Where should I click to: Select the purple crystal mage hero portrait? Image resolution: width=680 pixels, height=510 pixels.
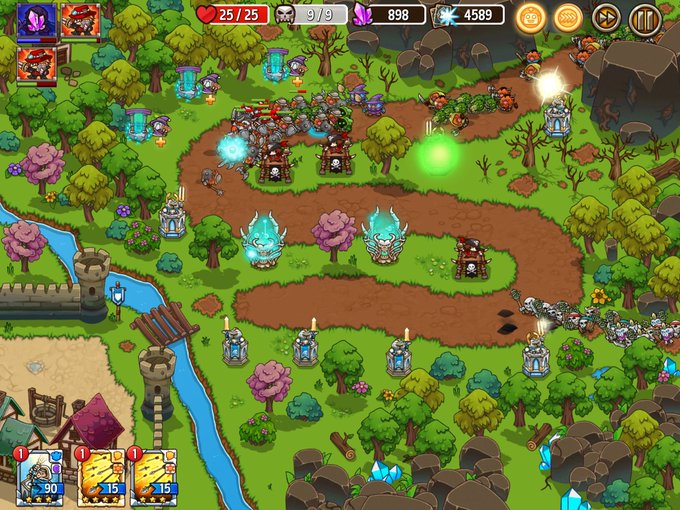click(x=36, y=20)
